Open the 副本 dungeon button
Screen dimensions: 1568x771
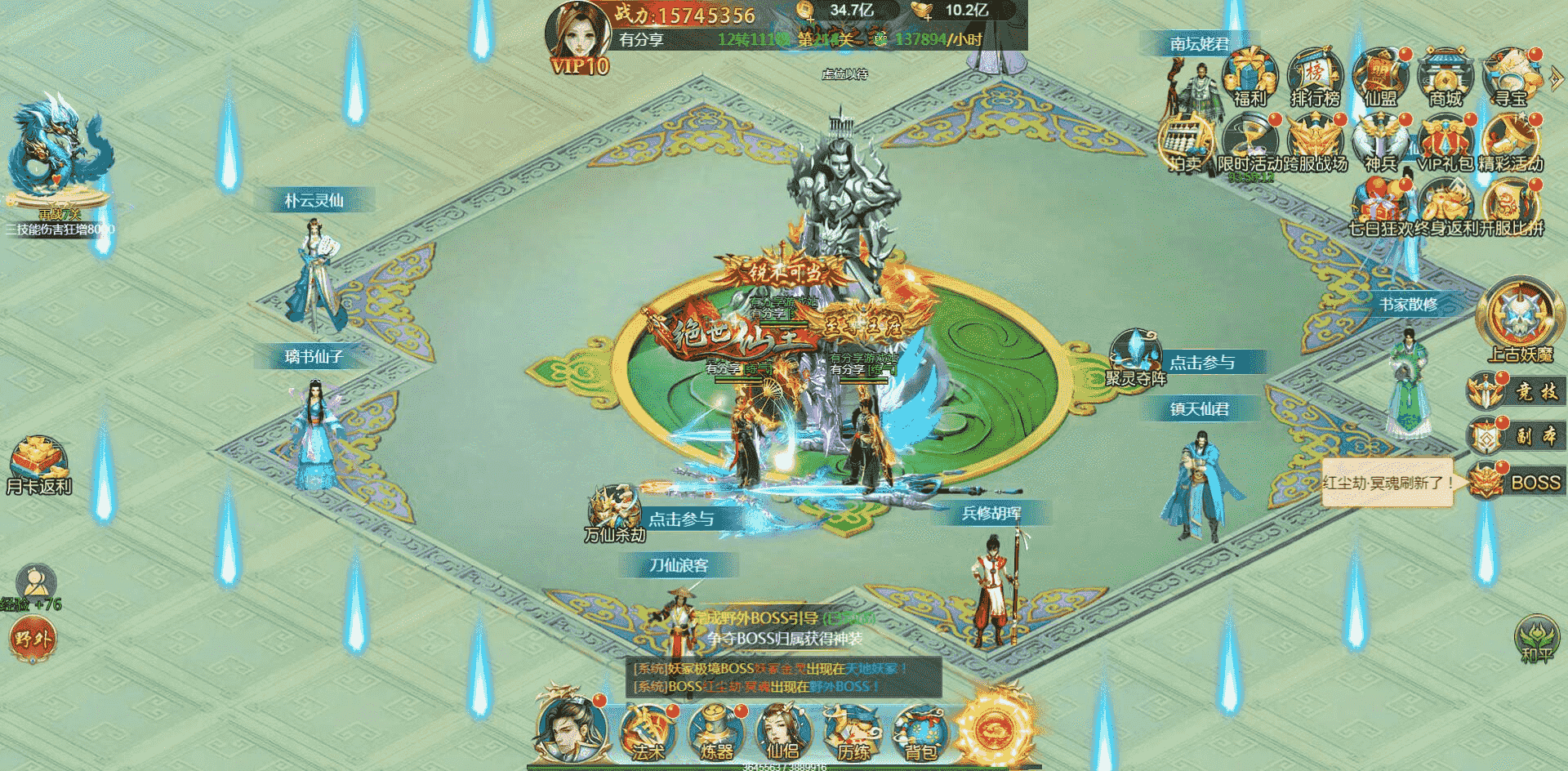coord(1519,436)
